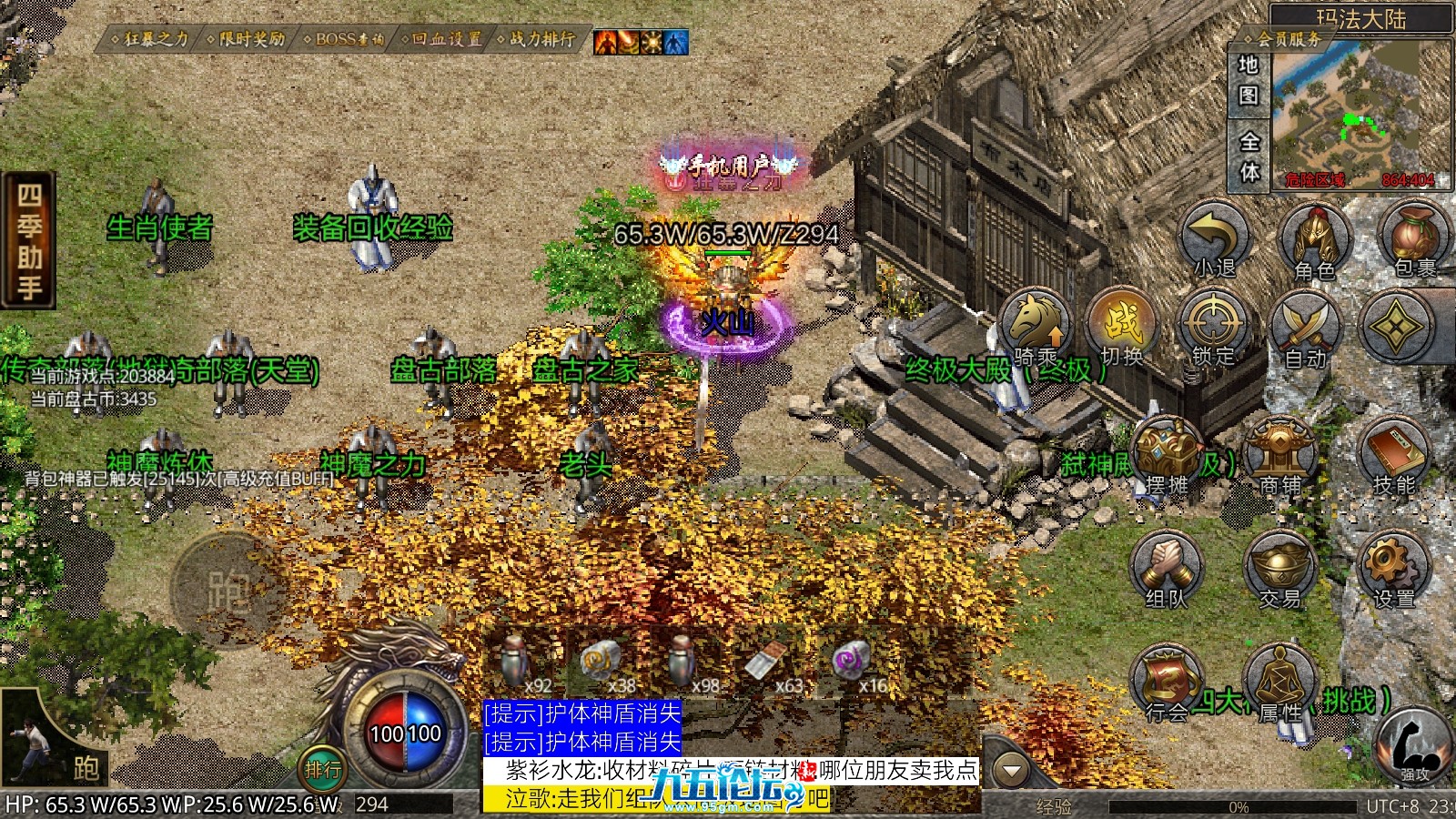
Task: Open the 四季助手 side panel
Action: pyautogui.click(x=29, y=241)
